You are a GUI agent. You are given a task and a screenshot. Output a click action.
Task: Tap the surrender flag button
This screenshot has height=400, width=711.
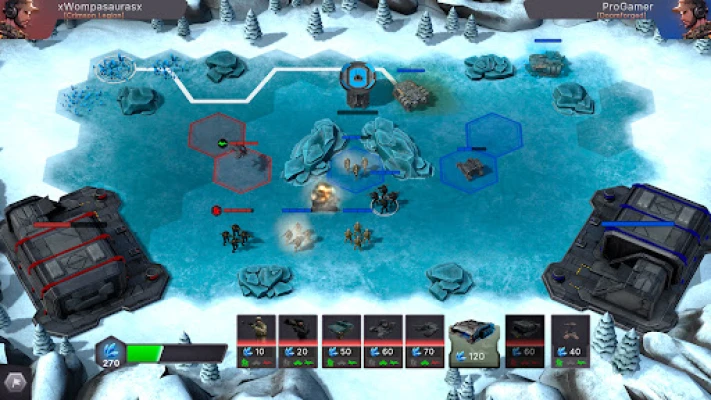click(x=13, y=381)
